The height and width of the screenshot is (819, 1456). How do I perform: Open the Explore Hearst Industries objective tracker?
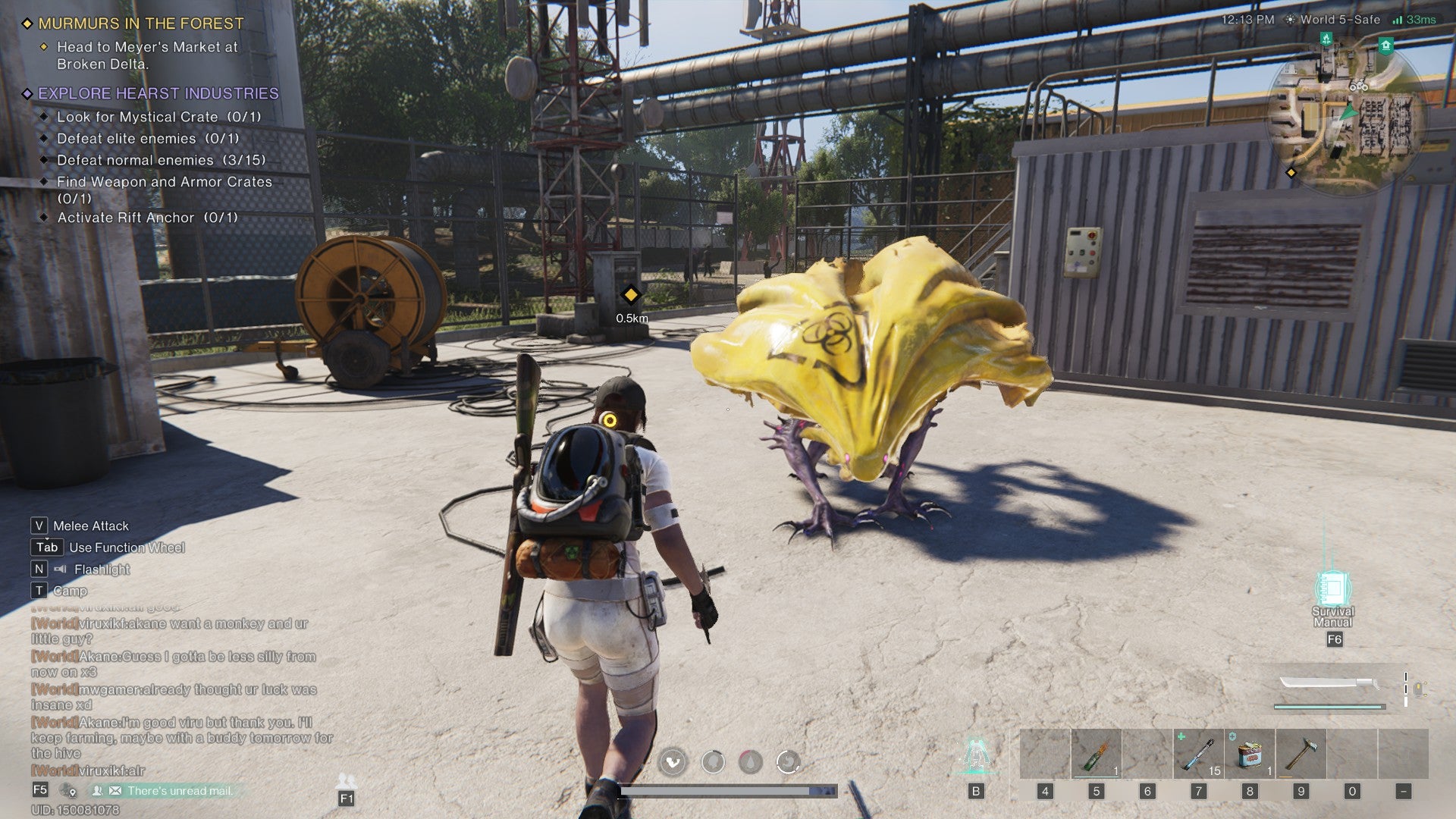pos(158,93)
